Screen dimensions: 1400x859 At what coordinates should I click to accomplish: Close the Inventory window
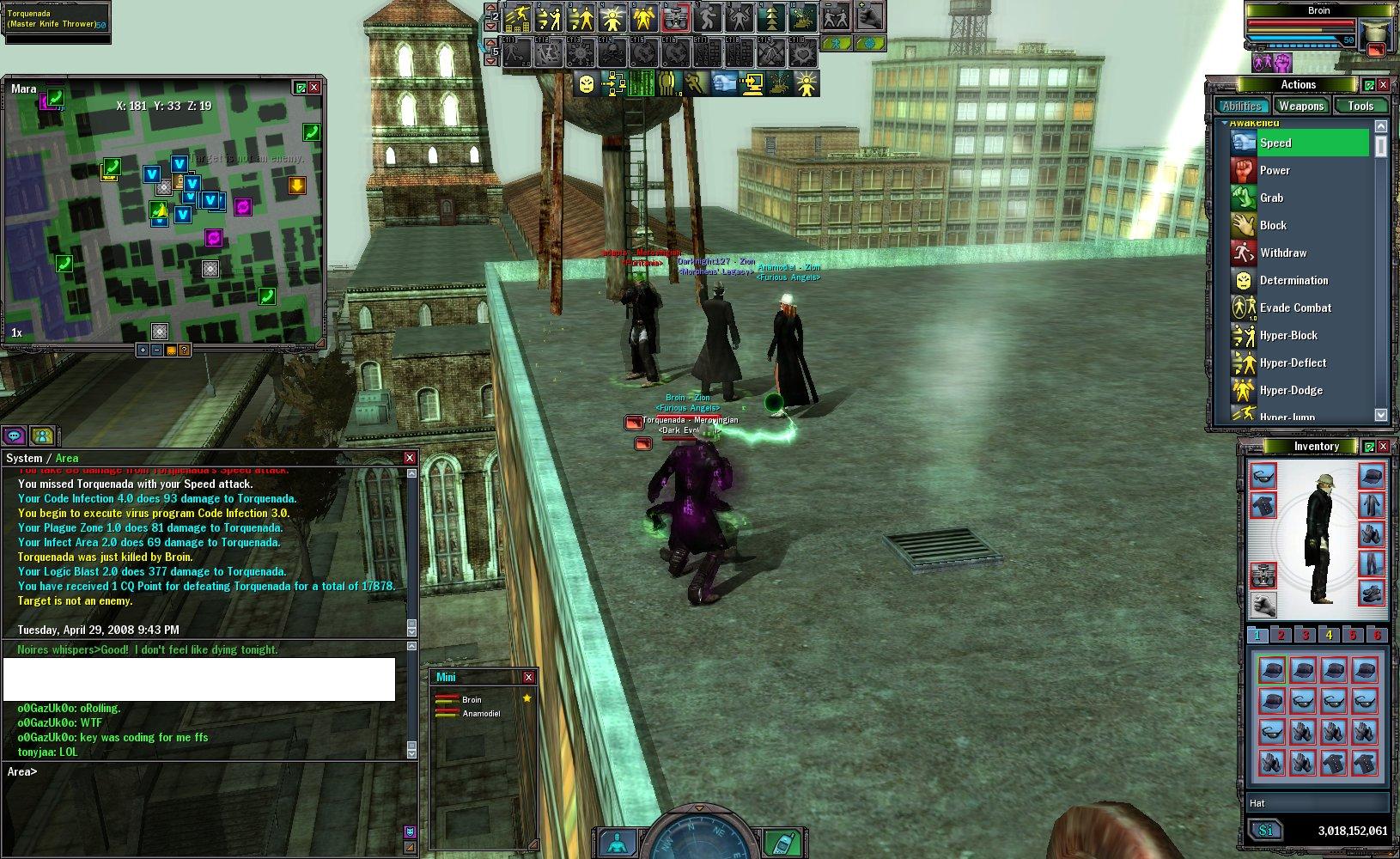1383,447
